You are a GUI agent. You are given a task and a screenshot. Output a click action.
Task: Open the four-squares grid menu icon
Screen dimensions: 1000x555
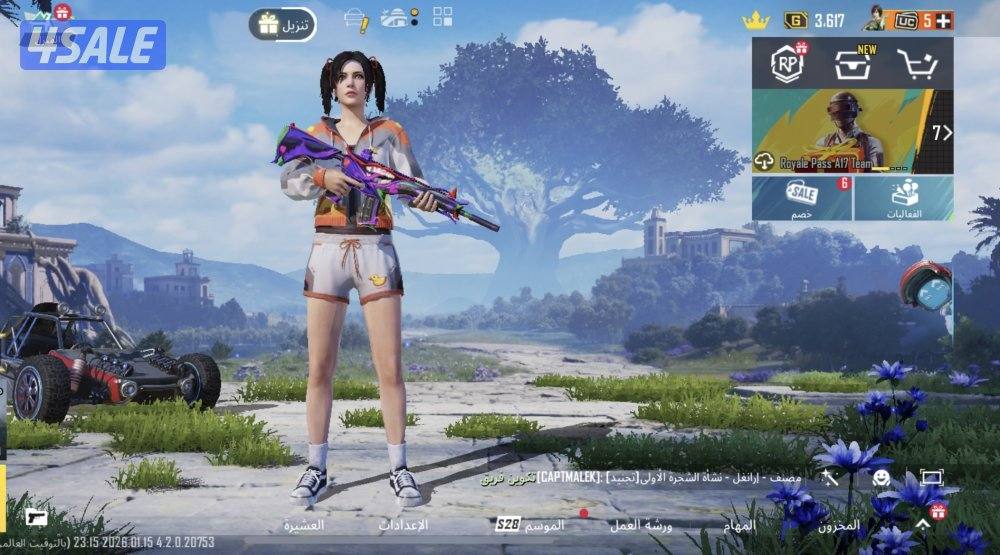click(x=442, y=16)
